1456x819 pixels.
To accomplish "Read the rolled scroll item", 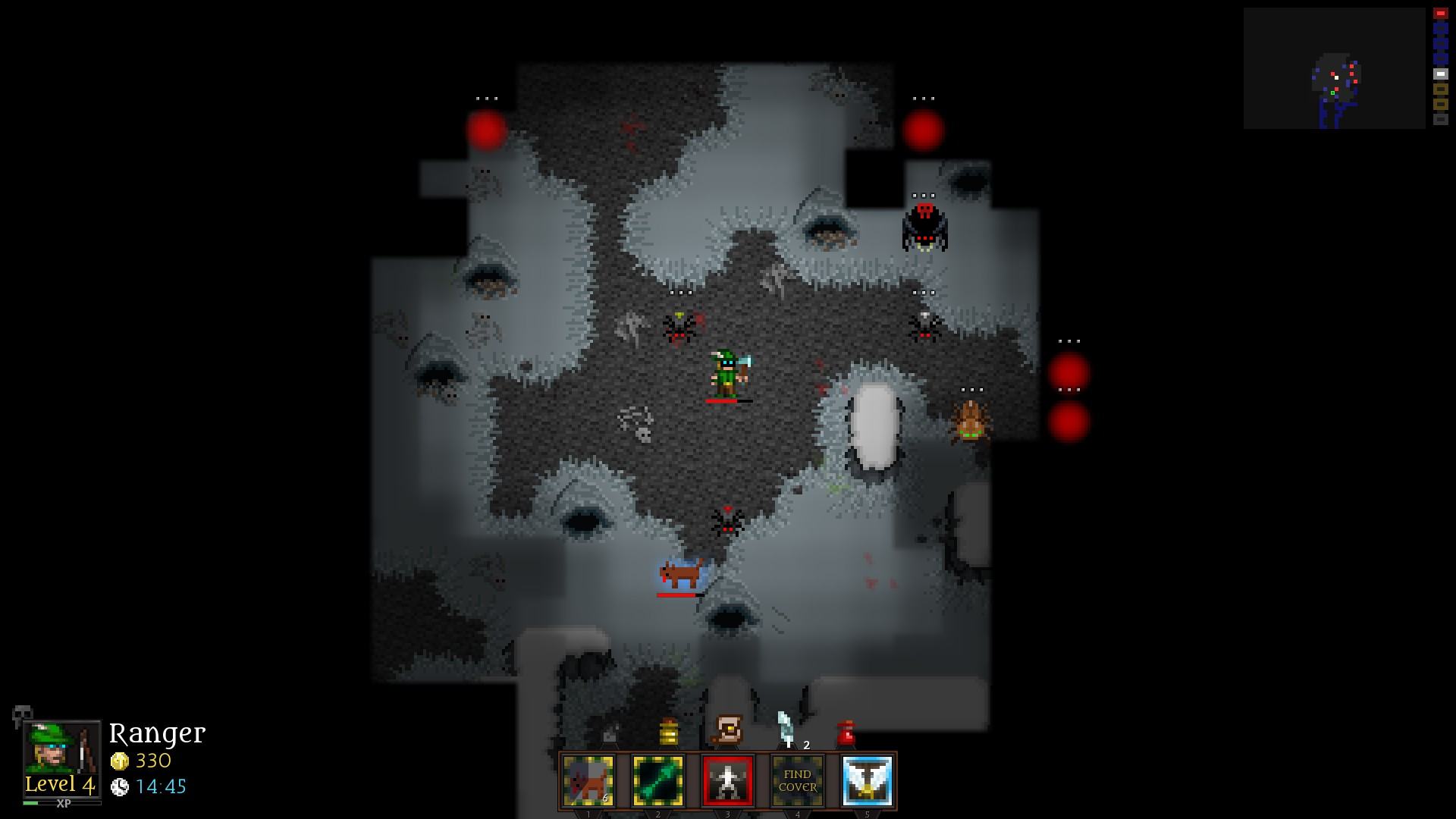I will pyautogui.click(x=728, y=730).
